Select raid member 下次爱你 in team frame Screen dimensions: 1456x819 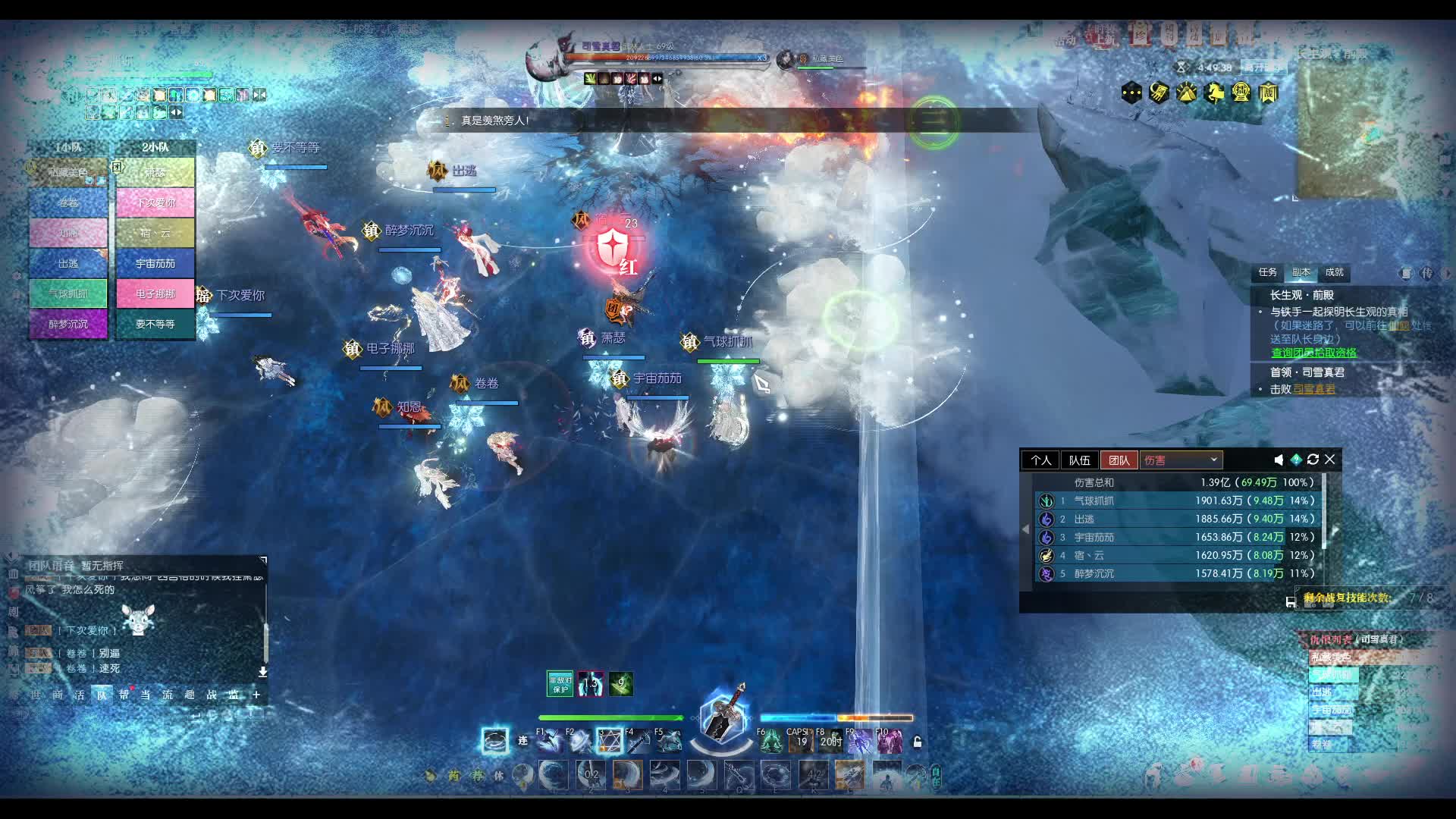155,202
